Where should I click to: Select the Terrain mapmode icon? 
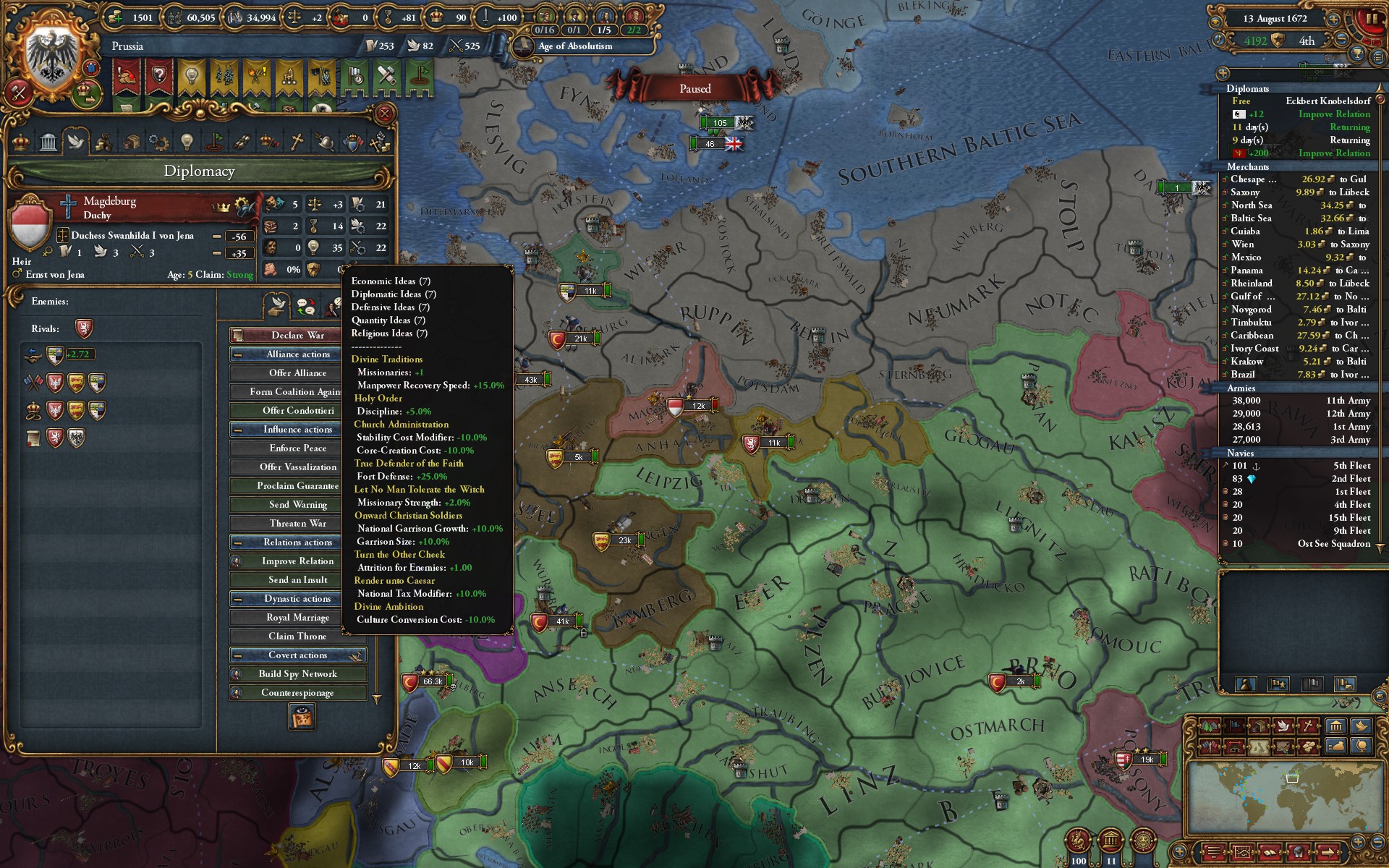click(1209, 726)
